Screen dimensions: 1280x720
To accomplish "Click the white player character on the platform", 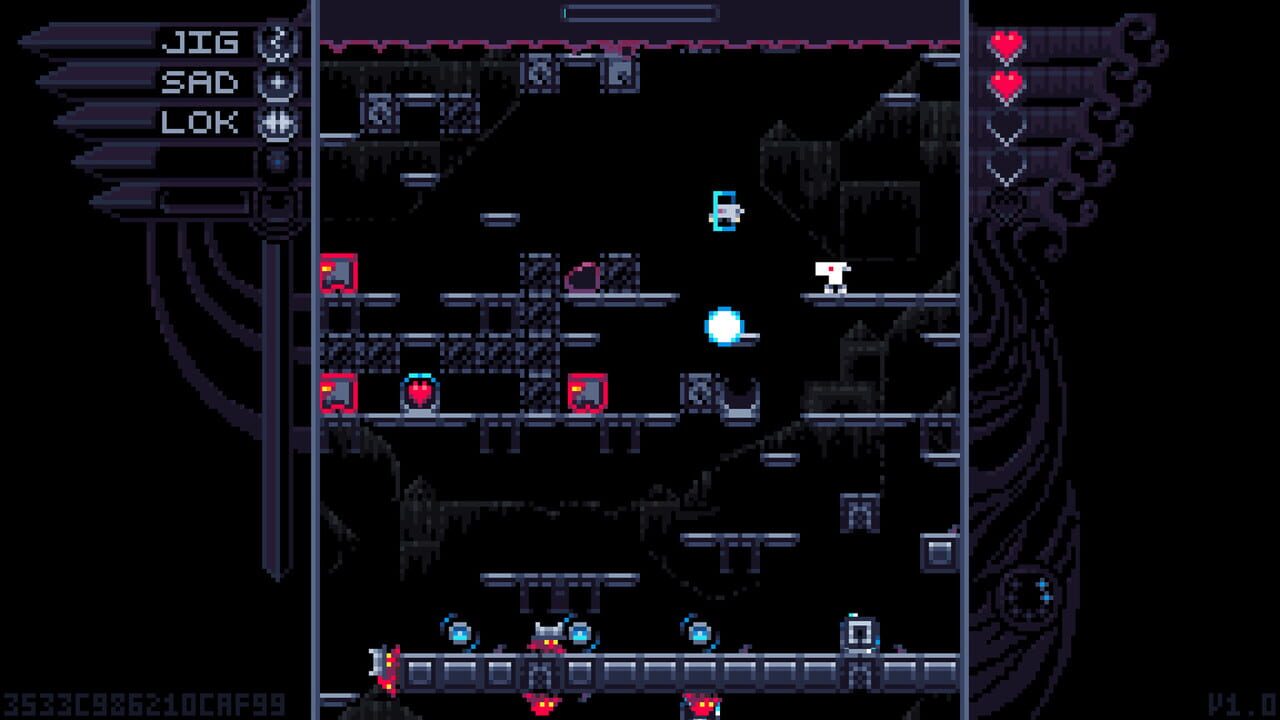I will pos(832,277).
